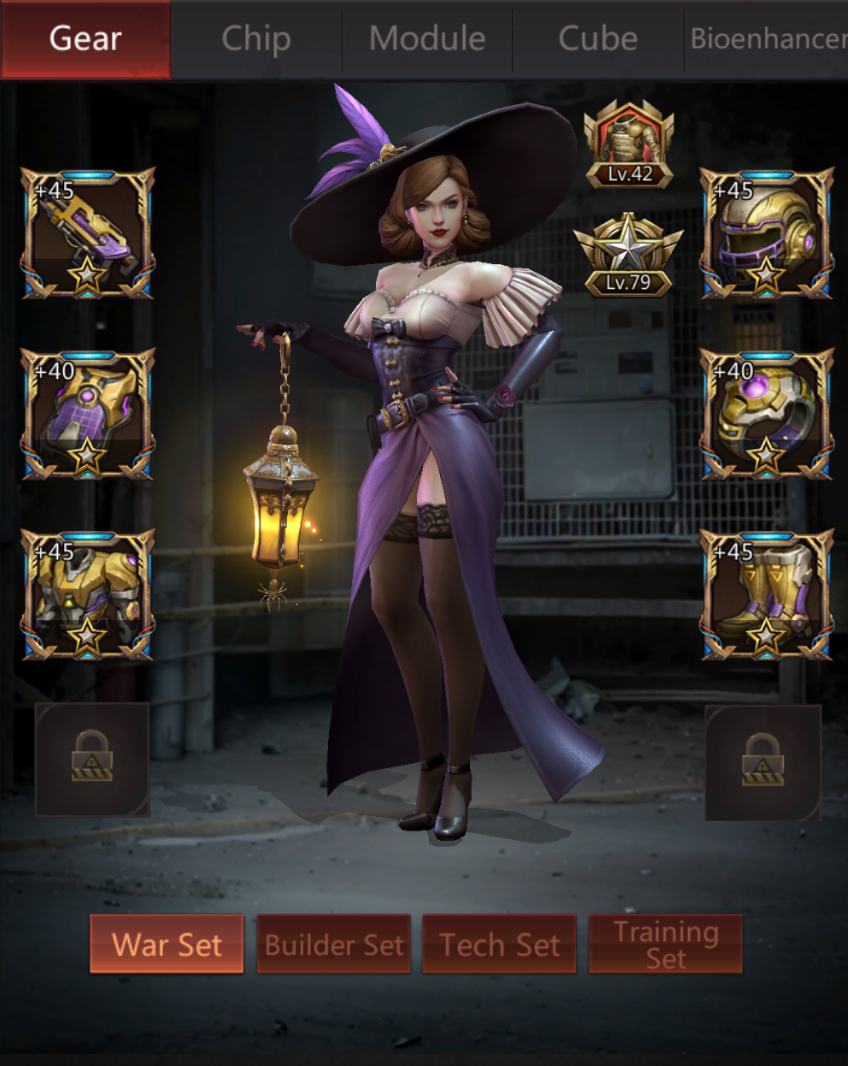Image resolution: width=848 pixels, height=1066 pixels.
Task: Select the +45 gold helmet slot
Action: (766, 234)
